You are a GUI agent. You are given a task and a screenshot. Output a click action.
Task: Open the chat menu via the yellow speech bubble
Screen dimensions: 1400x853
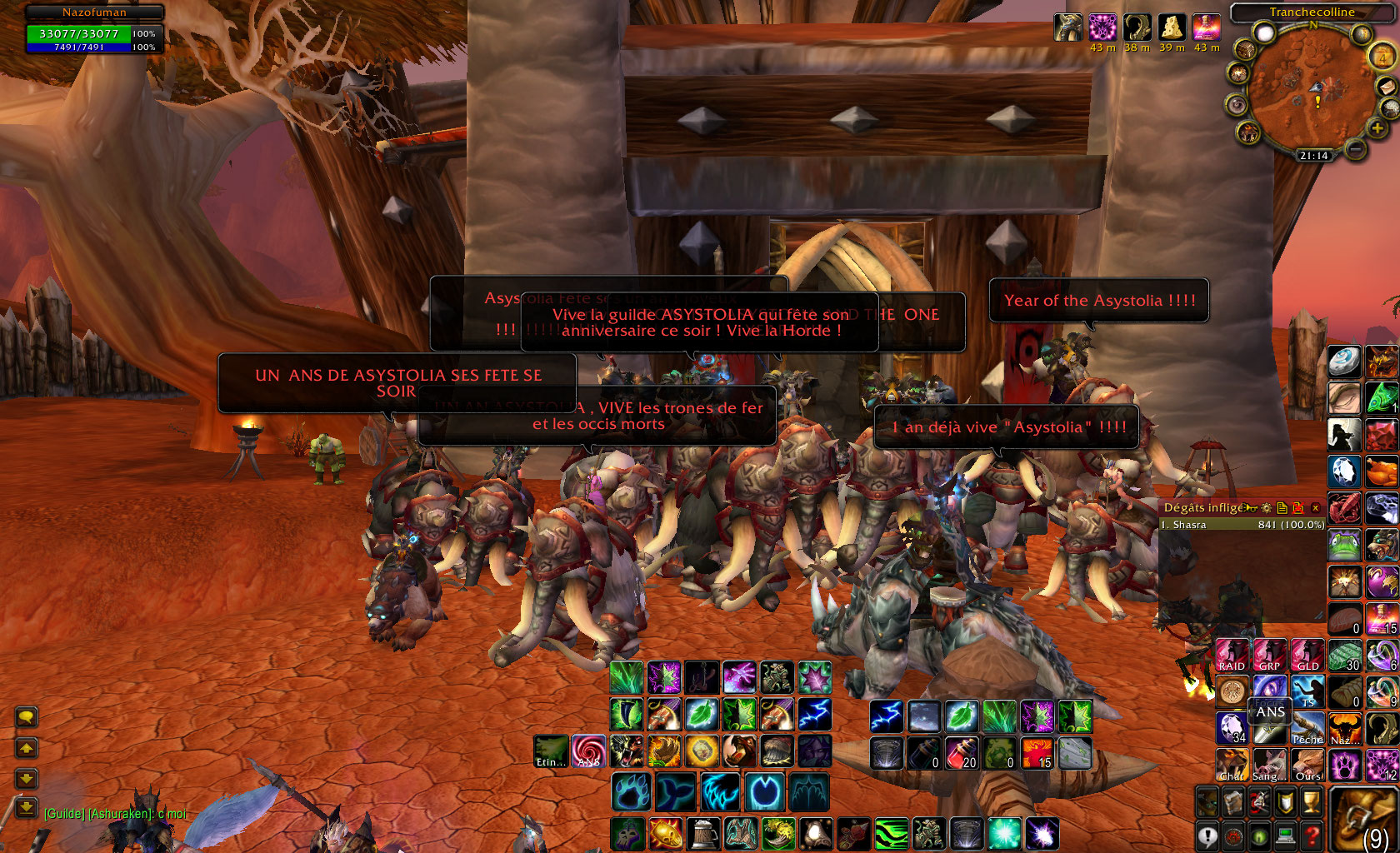(x=27, y=716)
